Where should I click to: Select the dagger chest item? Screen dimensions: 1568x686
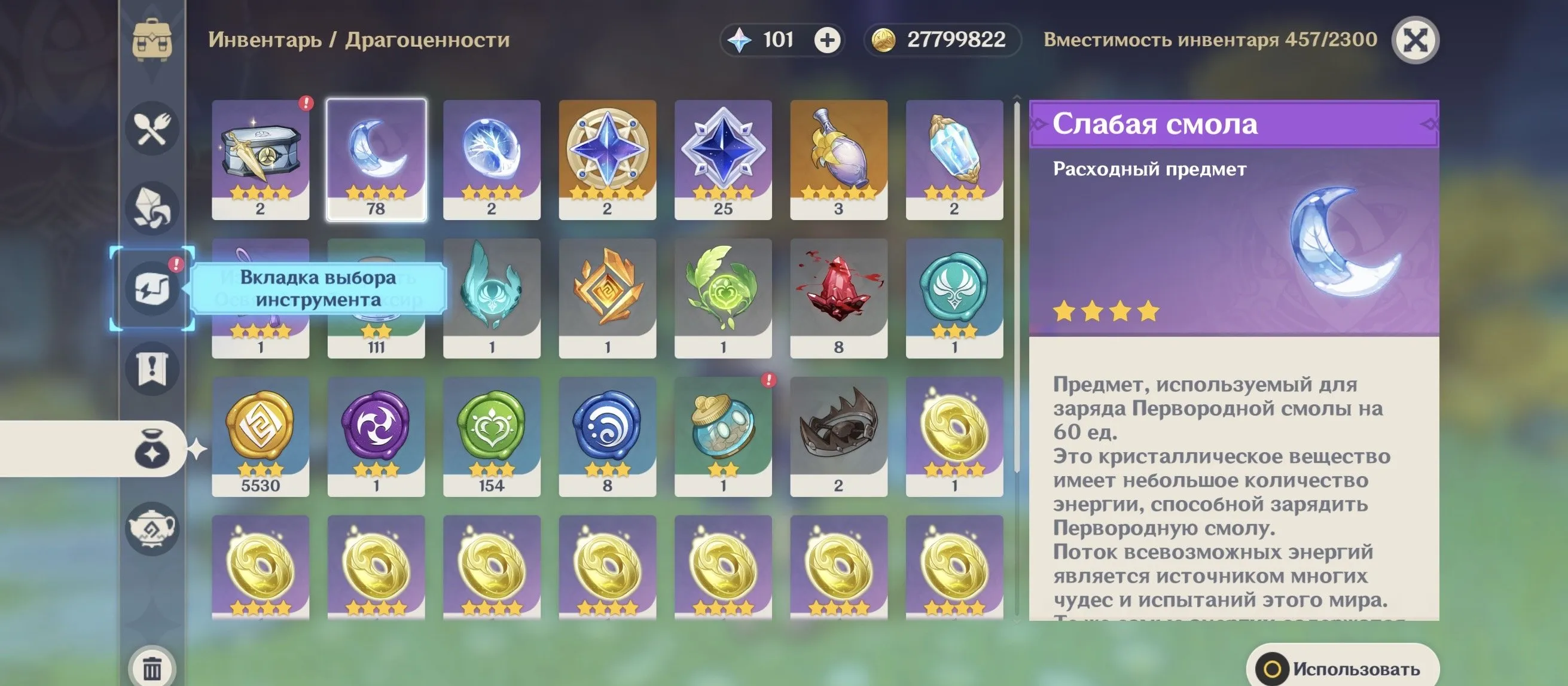(261, 159)
